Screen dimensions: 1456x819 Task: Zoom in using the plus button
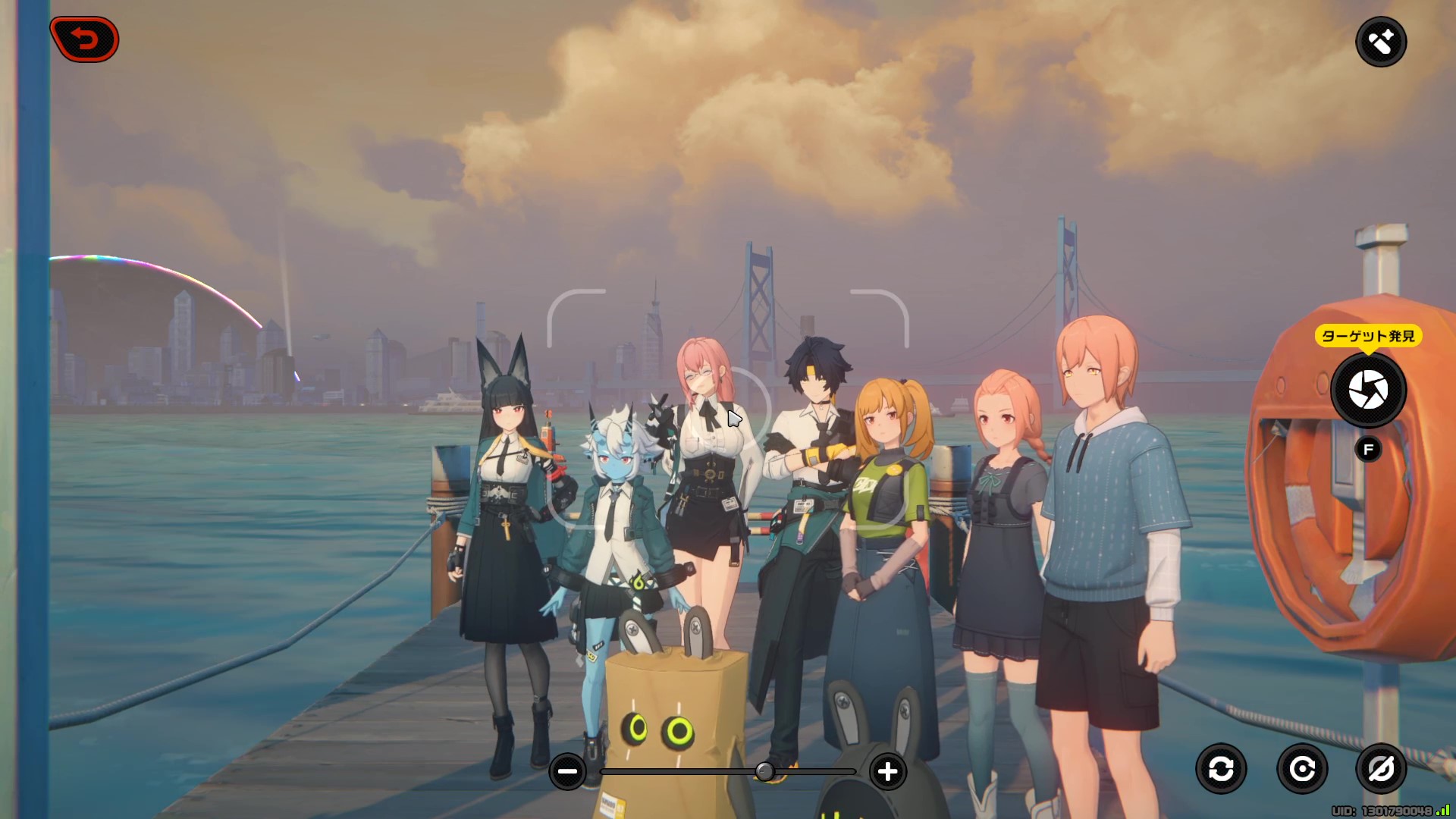(x=886, y=771)
